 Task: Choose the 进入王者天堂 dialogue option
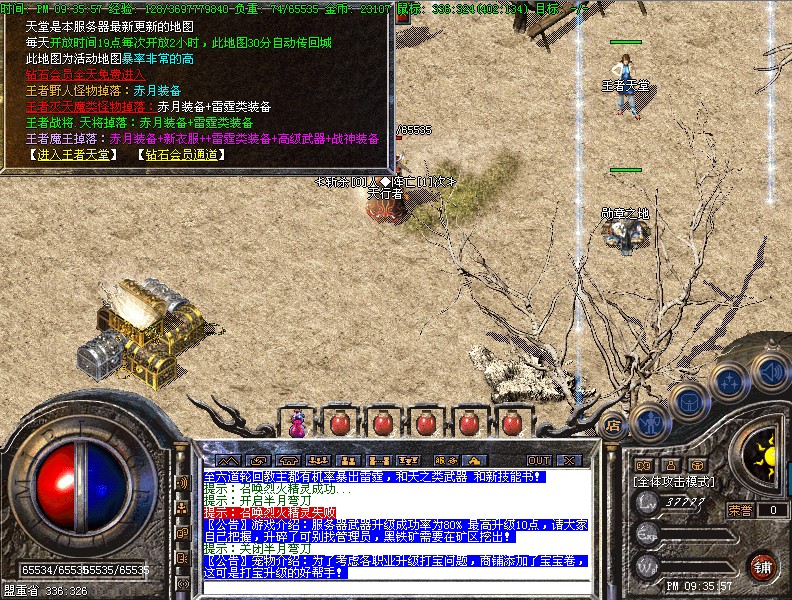[73, 155]
